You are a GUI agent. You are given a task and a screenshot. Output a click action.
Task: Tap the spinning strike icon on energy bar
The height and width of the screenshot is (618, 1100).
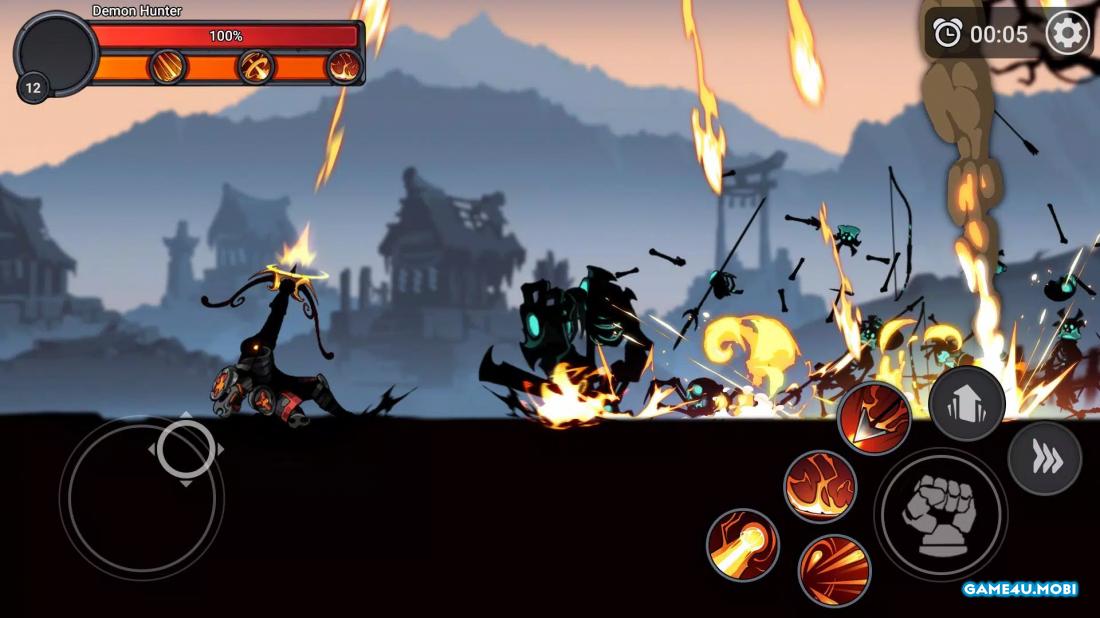(x=256, y=67)
